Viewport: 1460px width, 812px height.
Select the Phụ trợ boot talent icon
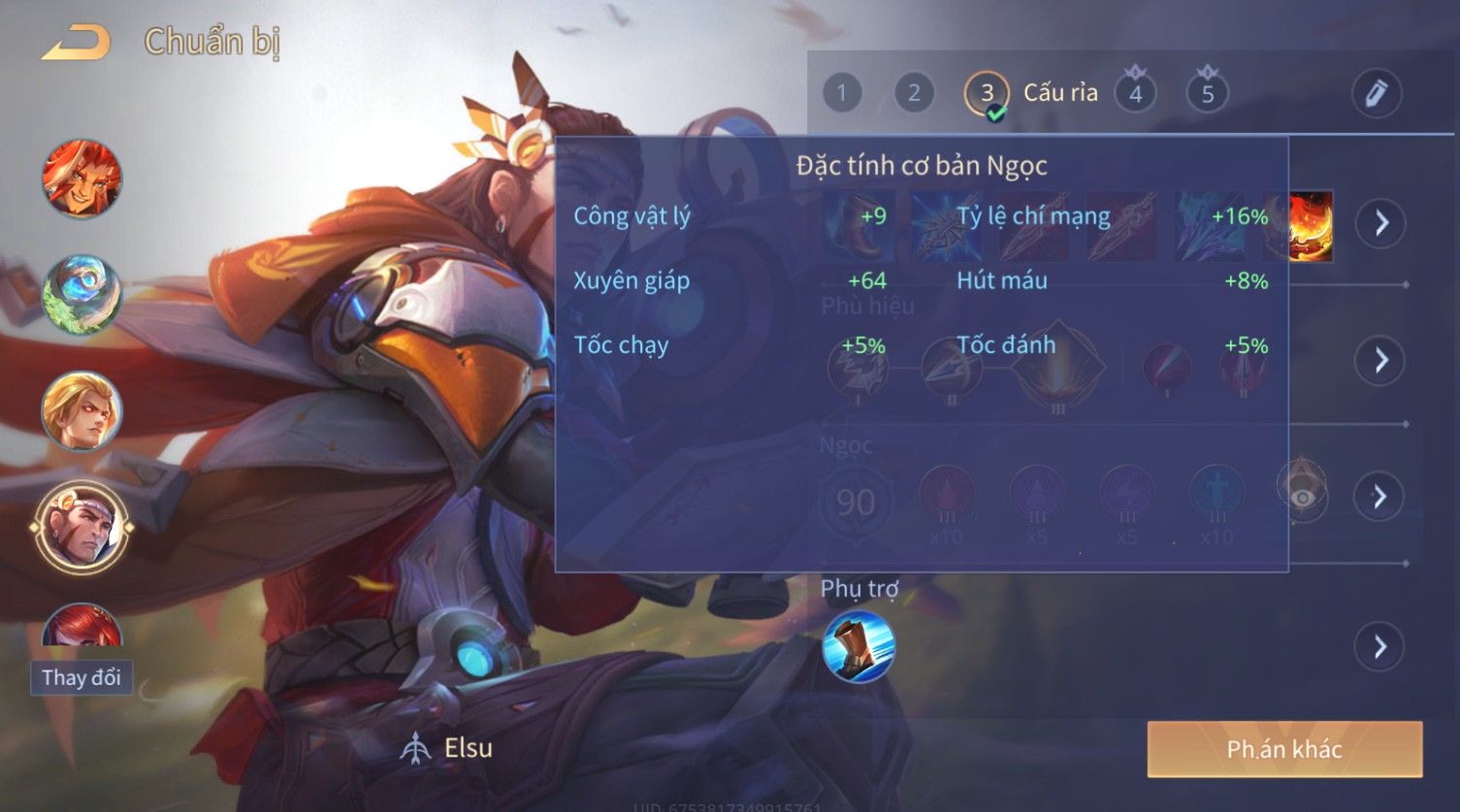(859, 647)
